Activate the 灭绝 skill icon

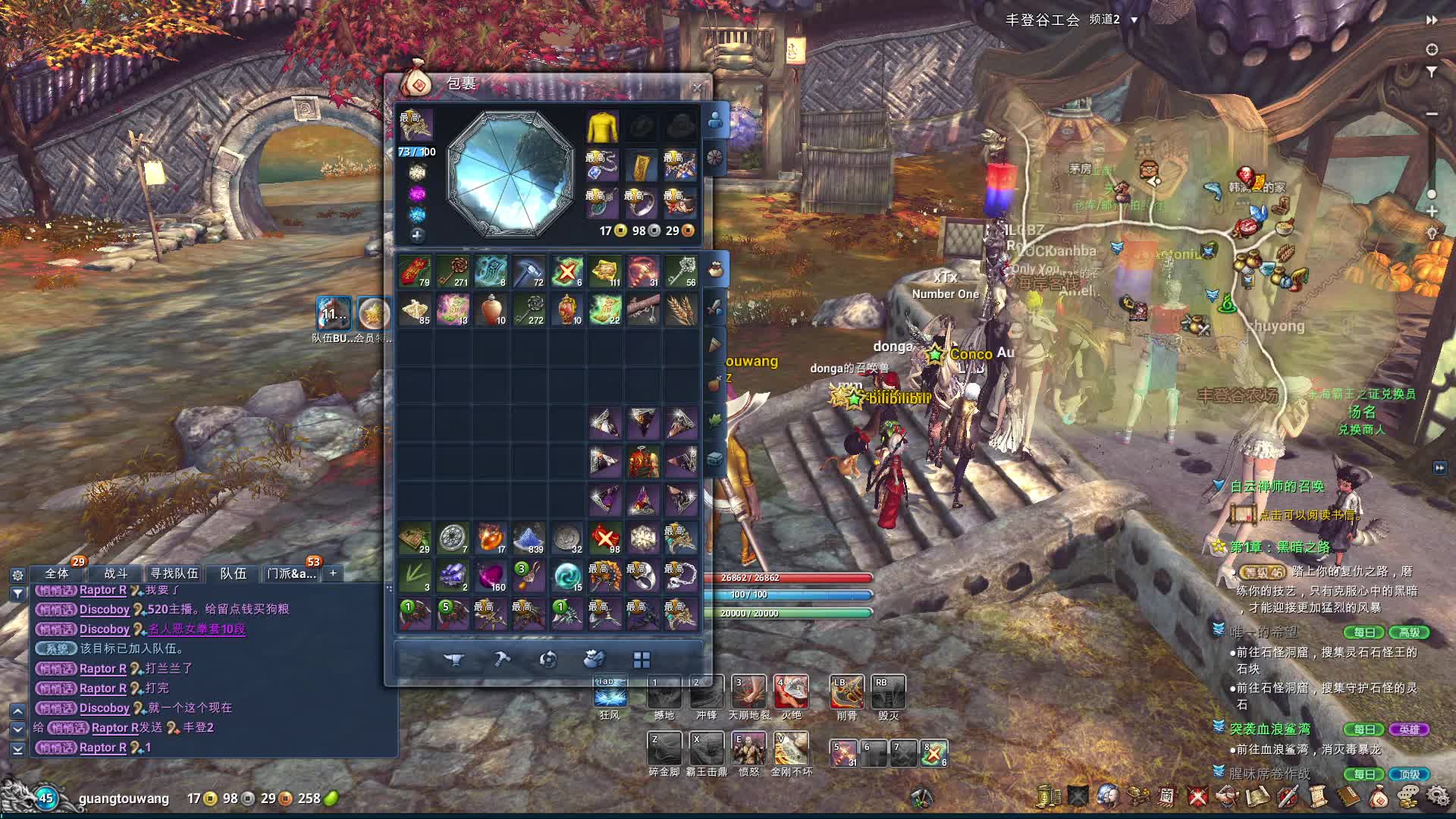pos(791,692)
